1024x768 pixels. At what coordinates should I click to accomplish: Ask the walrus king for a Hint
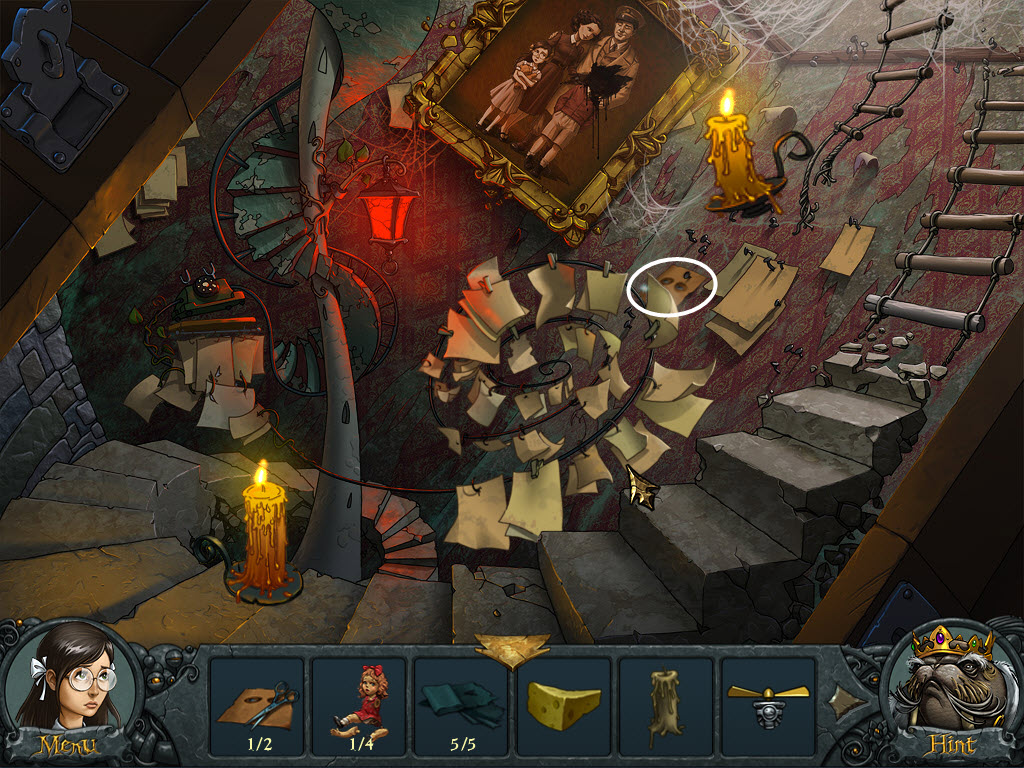[x=950, y=692]
